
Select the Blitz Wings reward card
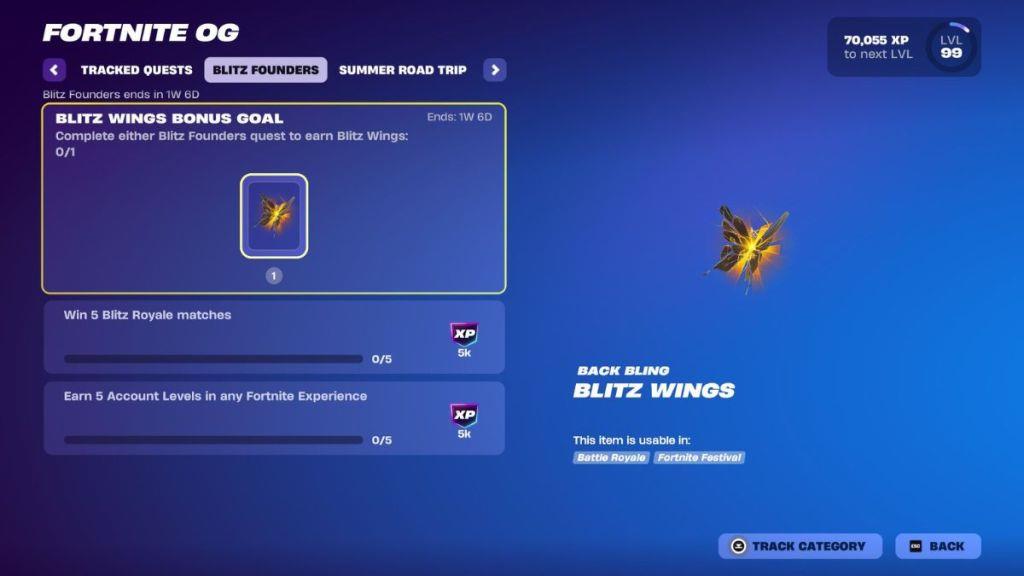tap(273, 216)
